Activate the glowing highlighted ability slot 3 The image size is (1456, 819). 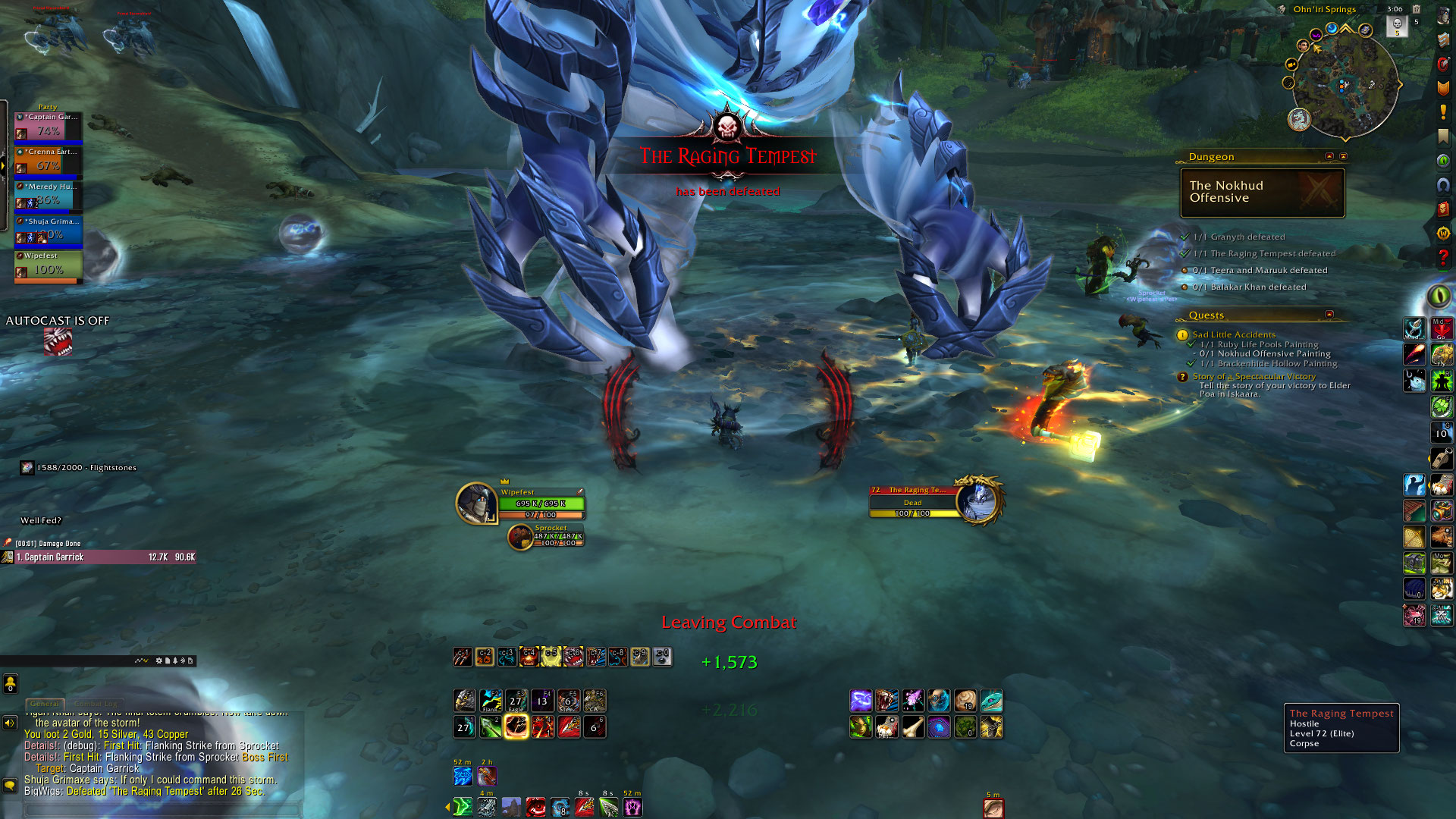516,726
